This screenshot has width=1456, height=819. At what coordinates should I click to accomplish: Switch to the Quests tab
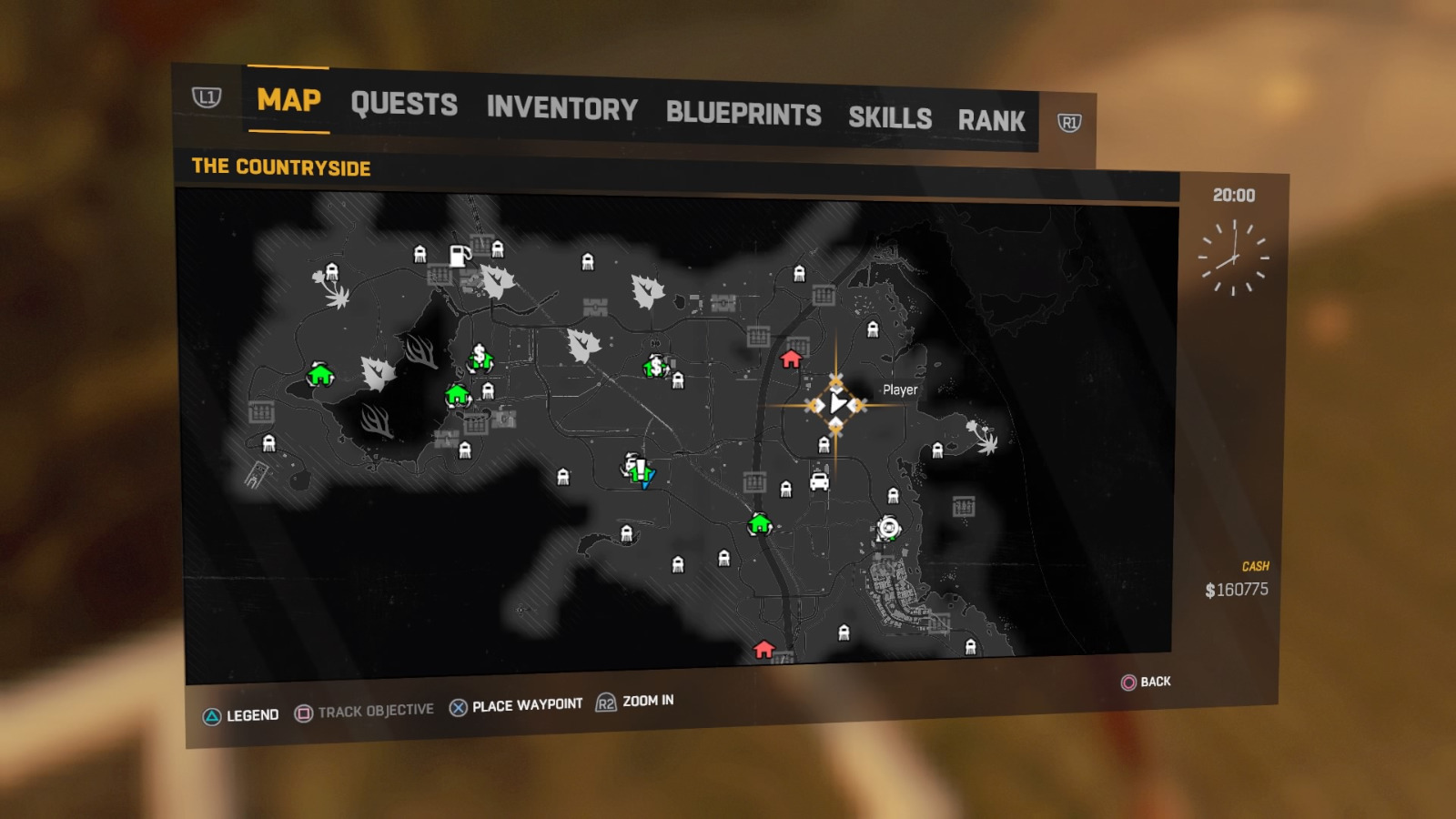(404, 105)
